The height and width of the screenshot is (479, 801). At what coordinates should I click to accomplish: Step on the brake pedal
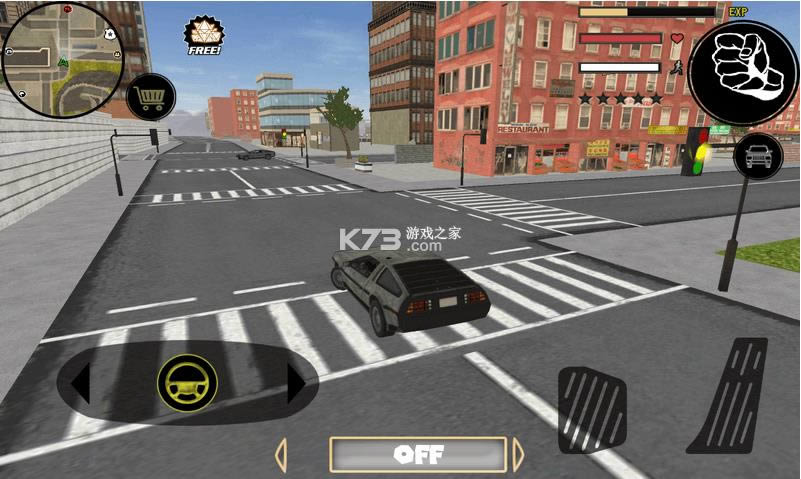pyautogui.click(x=591, y=409)
